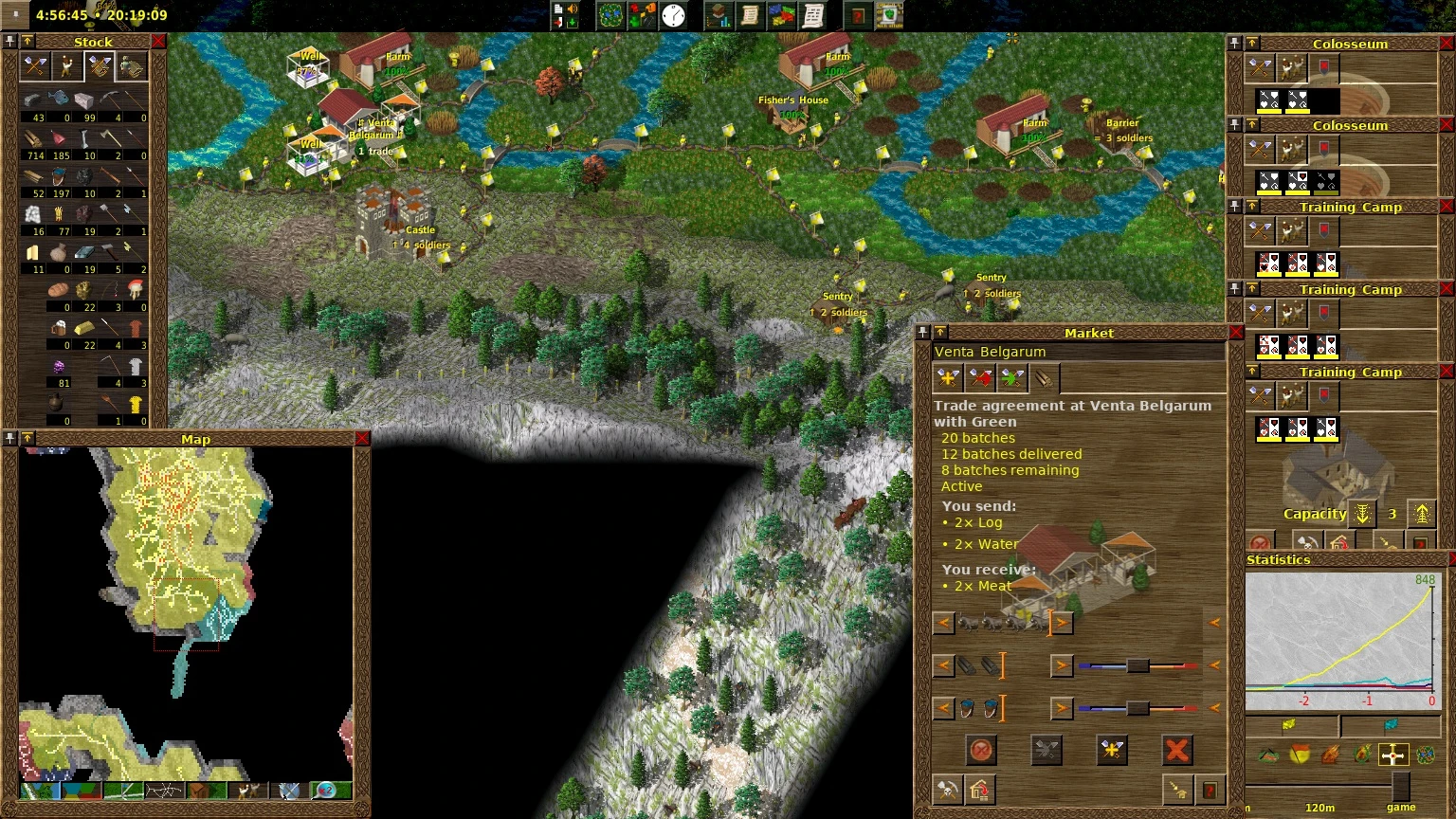
Task: Increase soldier capacity in the Training Camp
Action: (1421, 513)
